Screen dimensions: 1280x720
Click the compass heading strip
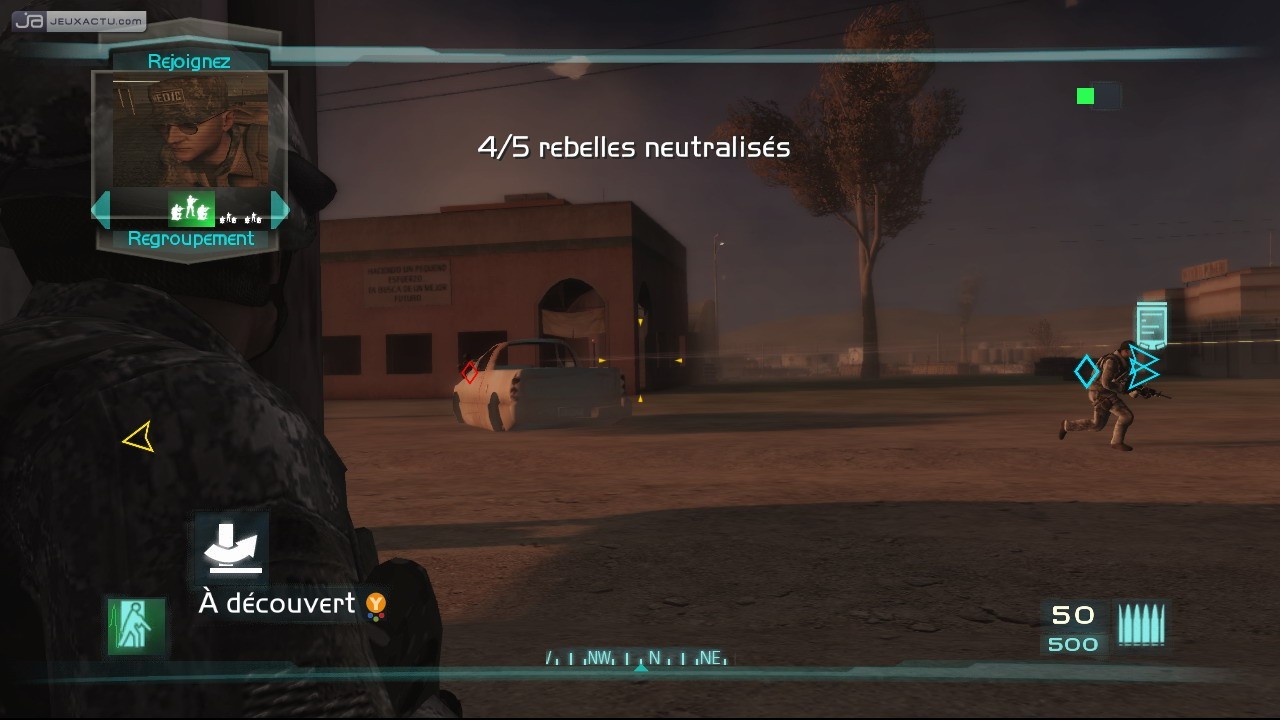638,658
